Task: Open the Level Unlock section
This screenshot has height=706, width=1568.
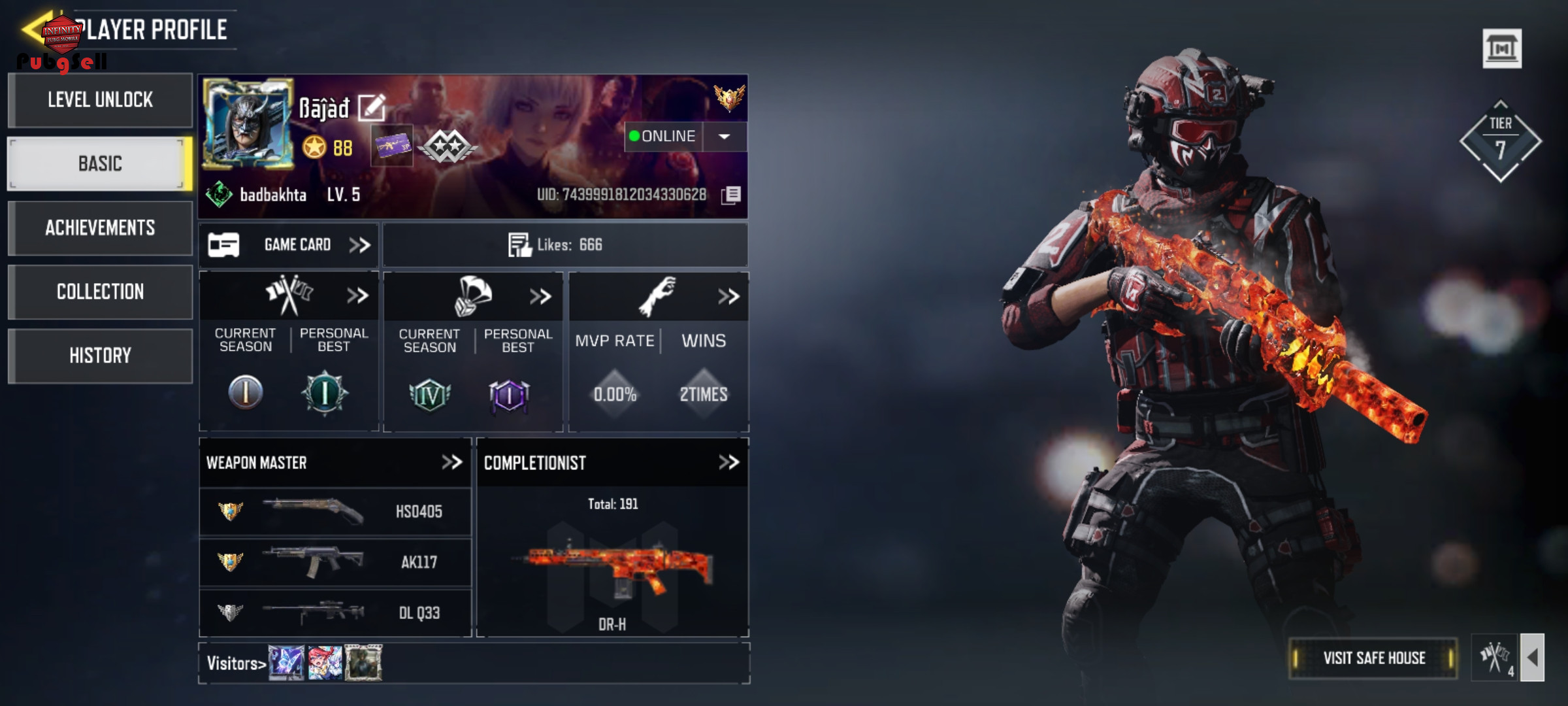Action: [100, 100]
